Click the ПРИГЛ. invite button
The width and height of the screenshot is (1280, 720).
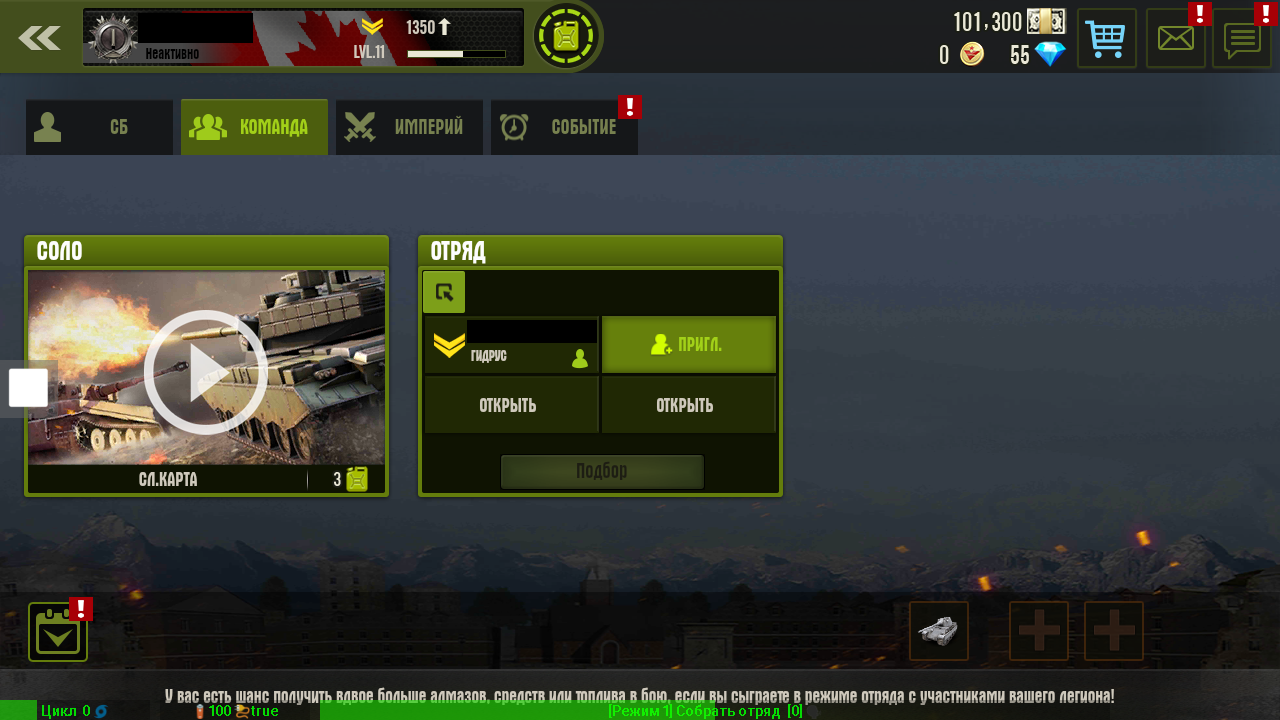(x=688, y=345)
